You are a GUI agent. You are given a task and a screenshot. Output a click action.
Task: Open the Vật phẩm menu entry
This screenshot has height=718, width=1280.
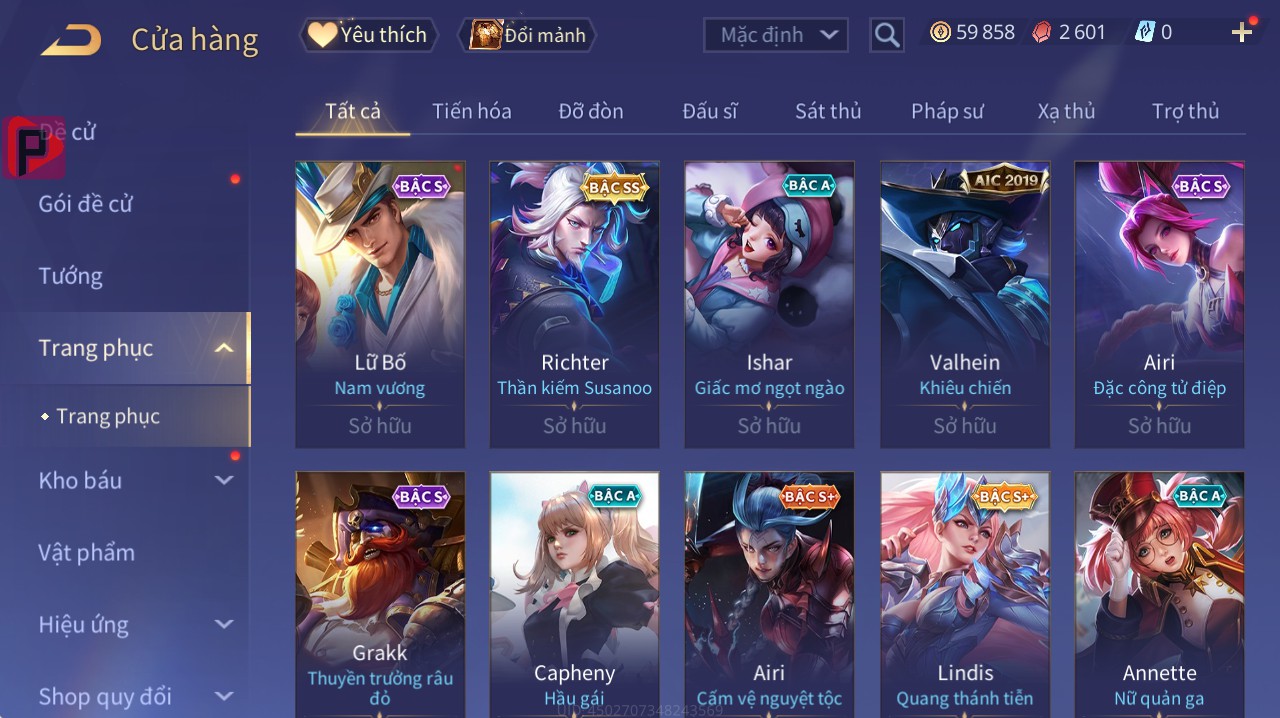87,552
